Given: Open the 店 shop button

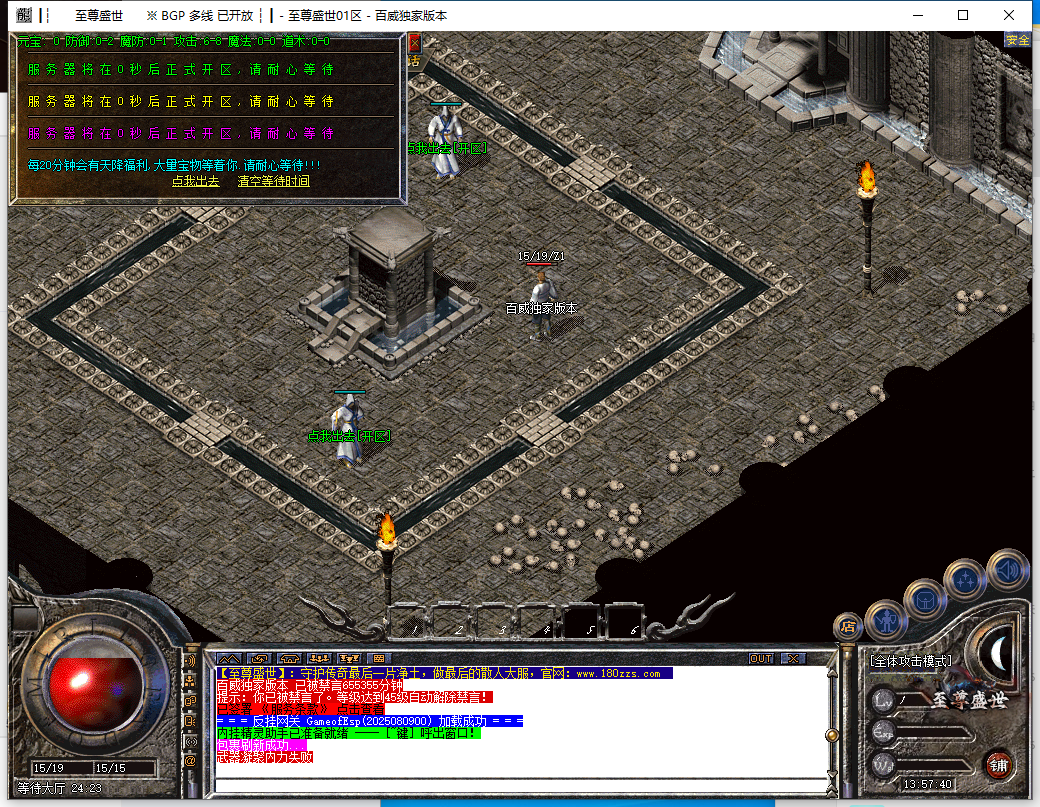Looking at the screenshot, I should coord(848,627).
